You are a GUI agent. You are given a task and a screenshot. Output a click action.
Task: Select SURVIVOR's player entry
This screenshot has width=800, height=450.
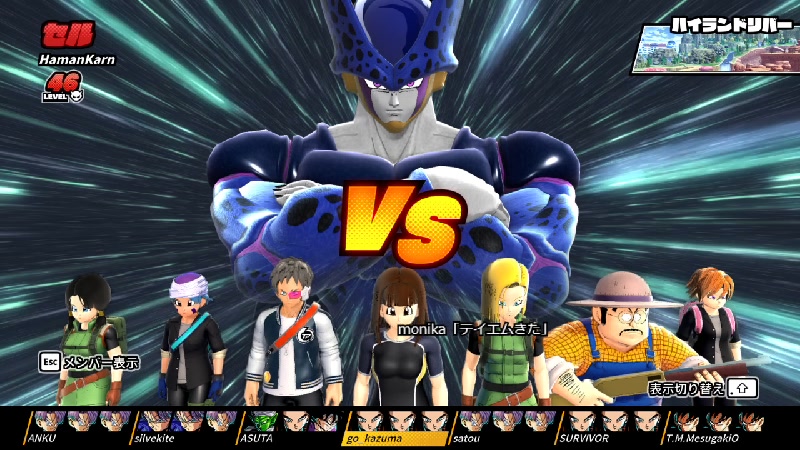point(612,425)
